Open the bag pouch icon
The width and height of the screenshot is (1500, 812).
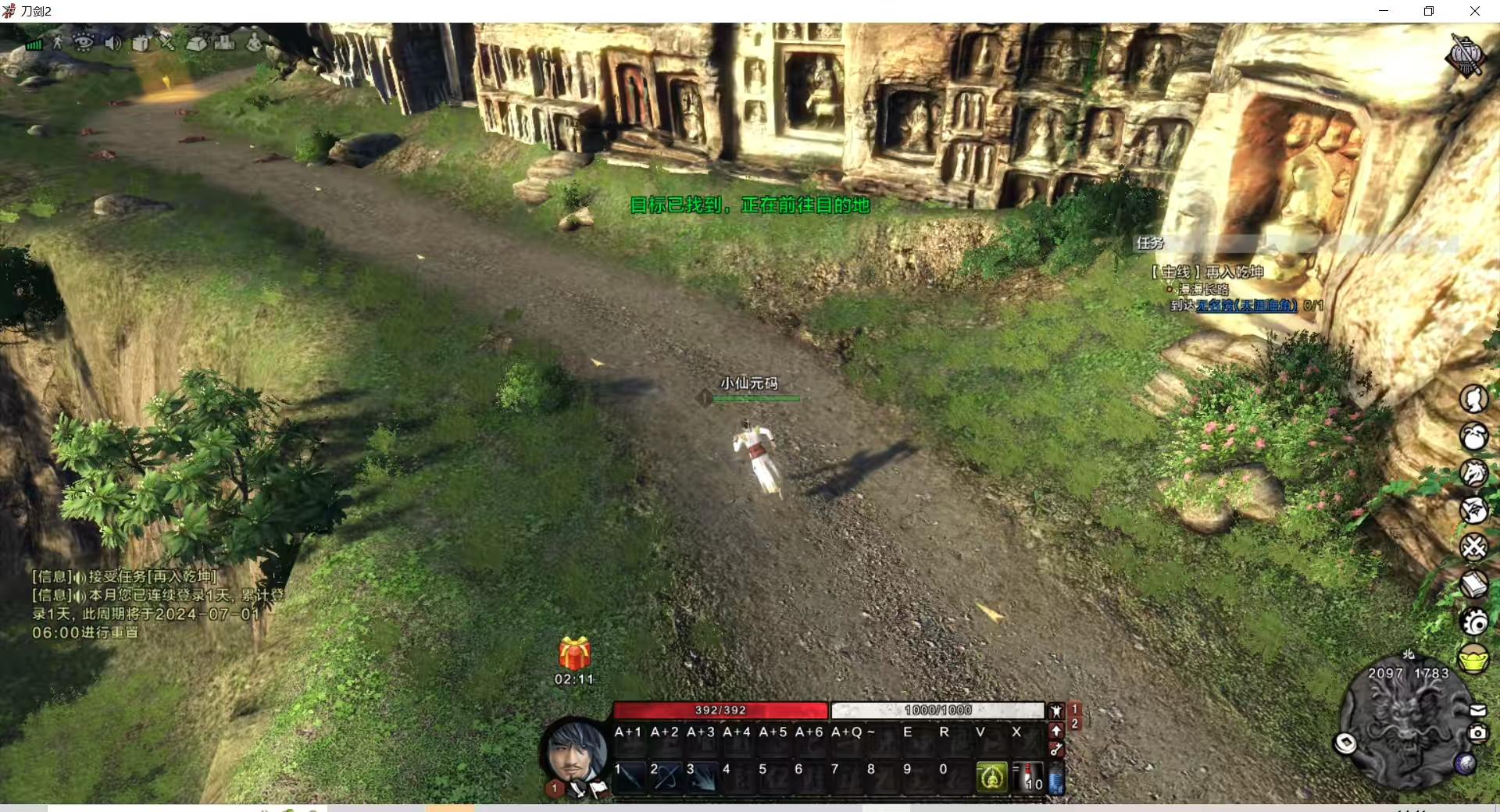[1473, 436]
